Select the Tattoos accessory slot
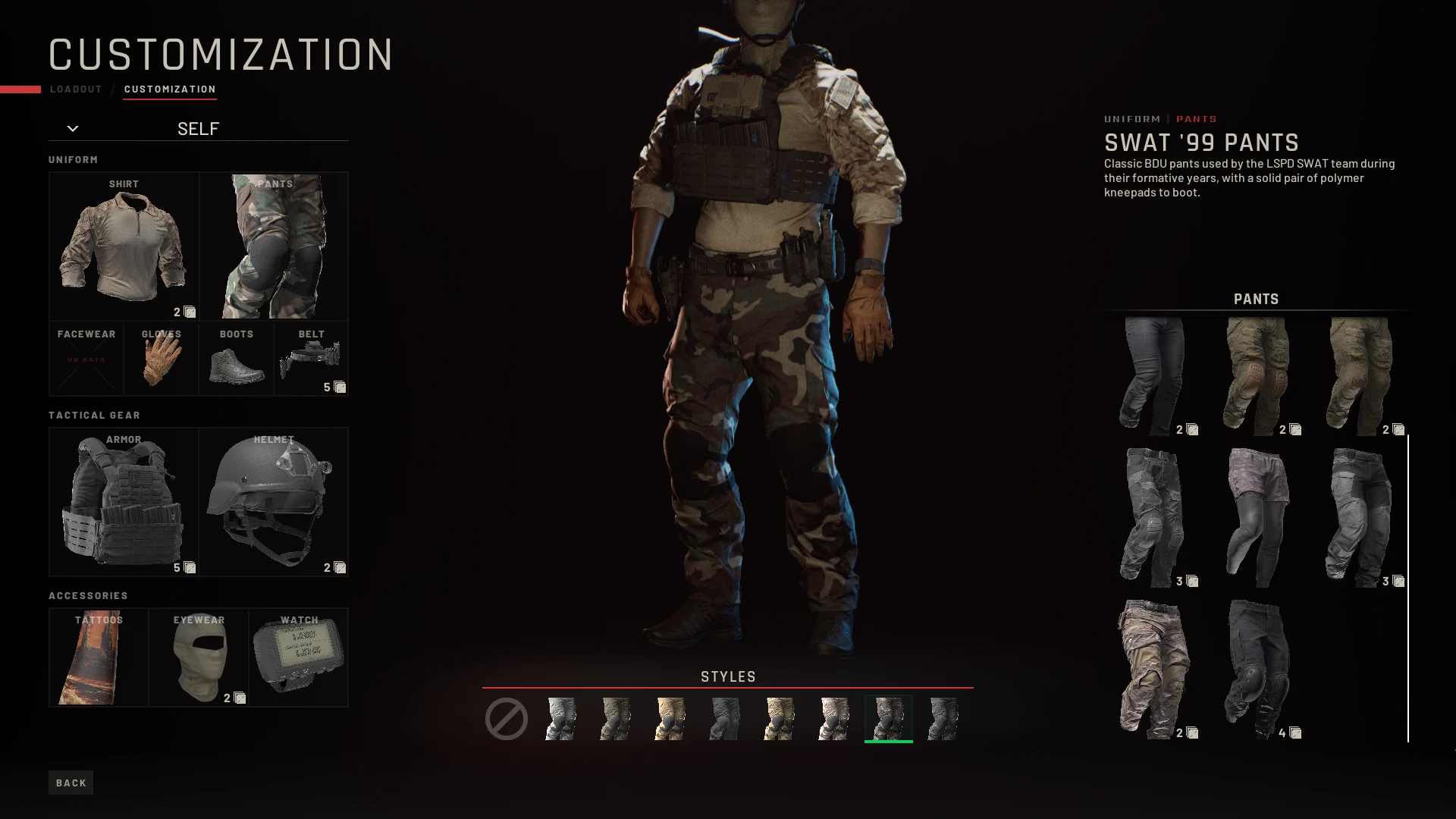 point(99,656)
